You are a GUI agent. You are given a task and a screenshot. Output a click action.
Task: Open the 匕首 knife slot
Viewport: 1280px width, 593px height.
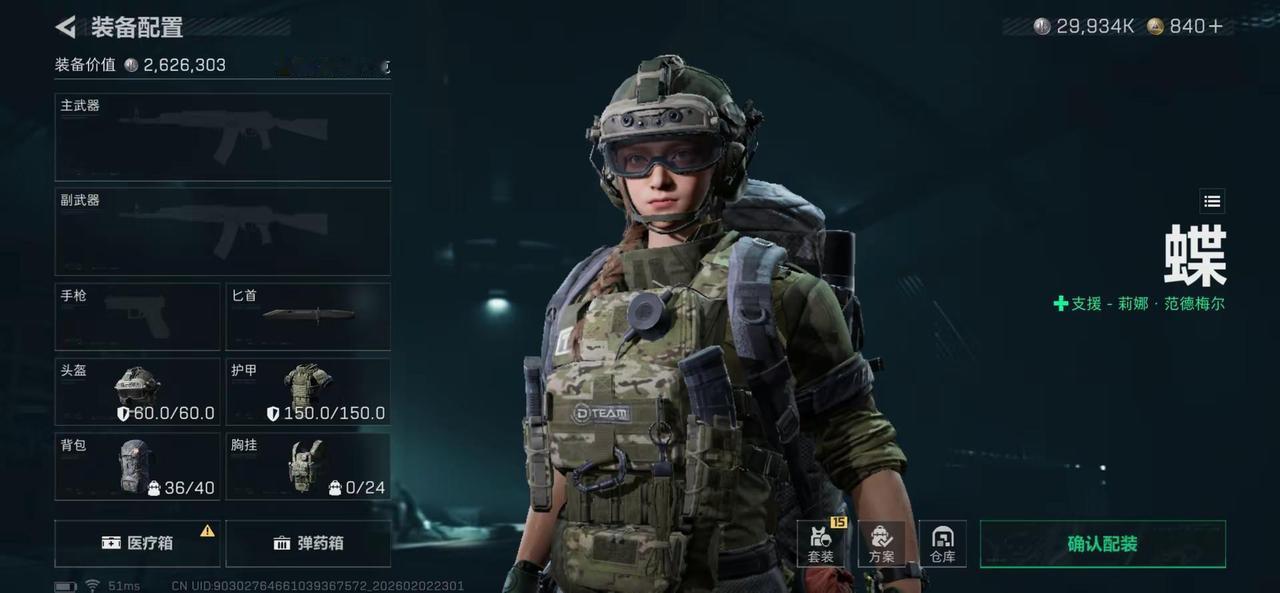pos(308,316)
